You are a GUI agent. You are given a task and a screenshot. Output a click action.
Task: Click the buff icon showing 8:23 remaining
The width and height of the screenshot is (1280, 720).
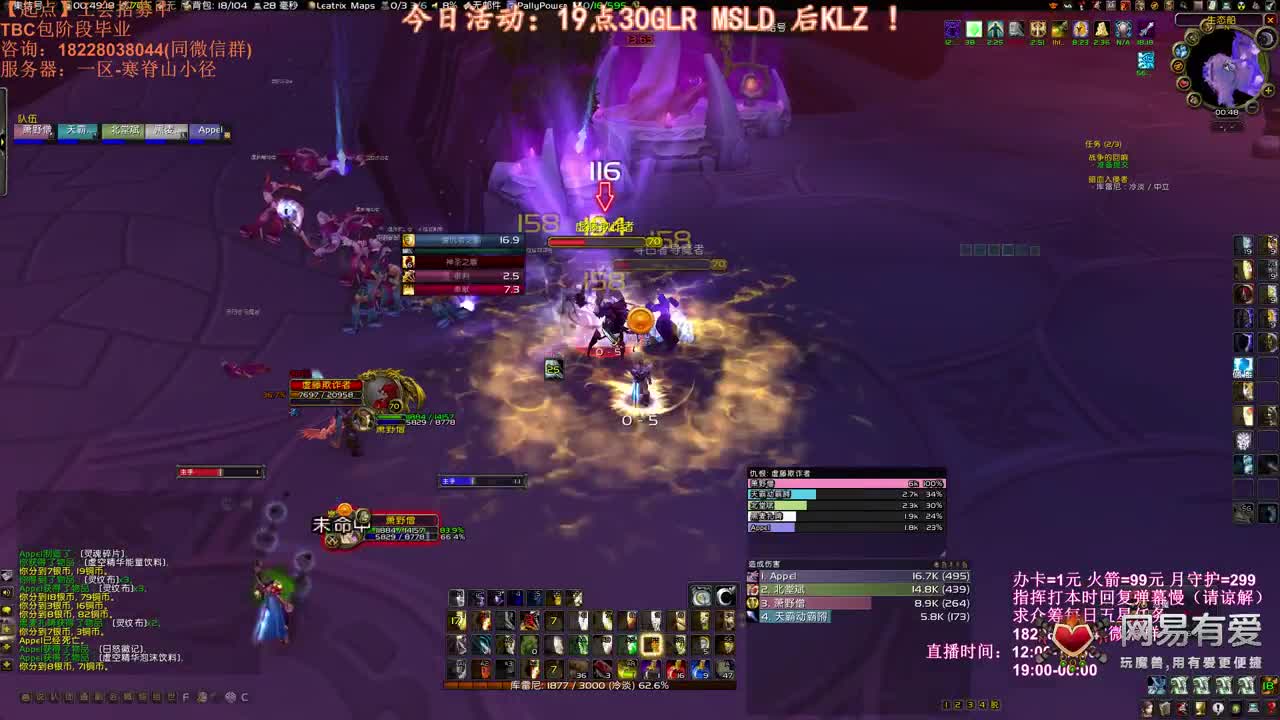[1079, 30]
